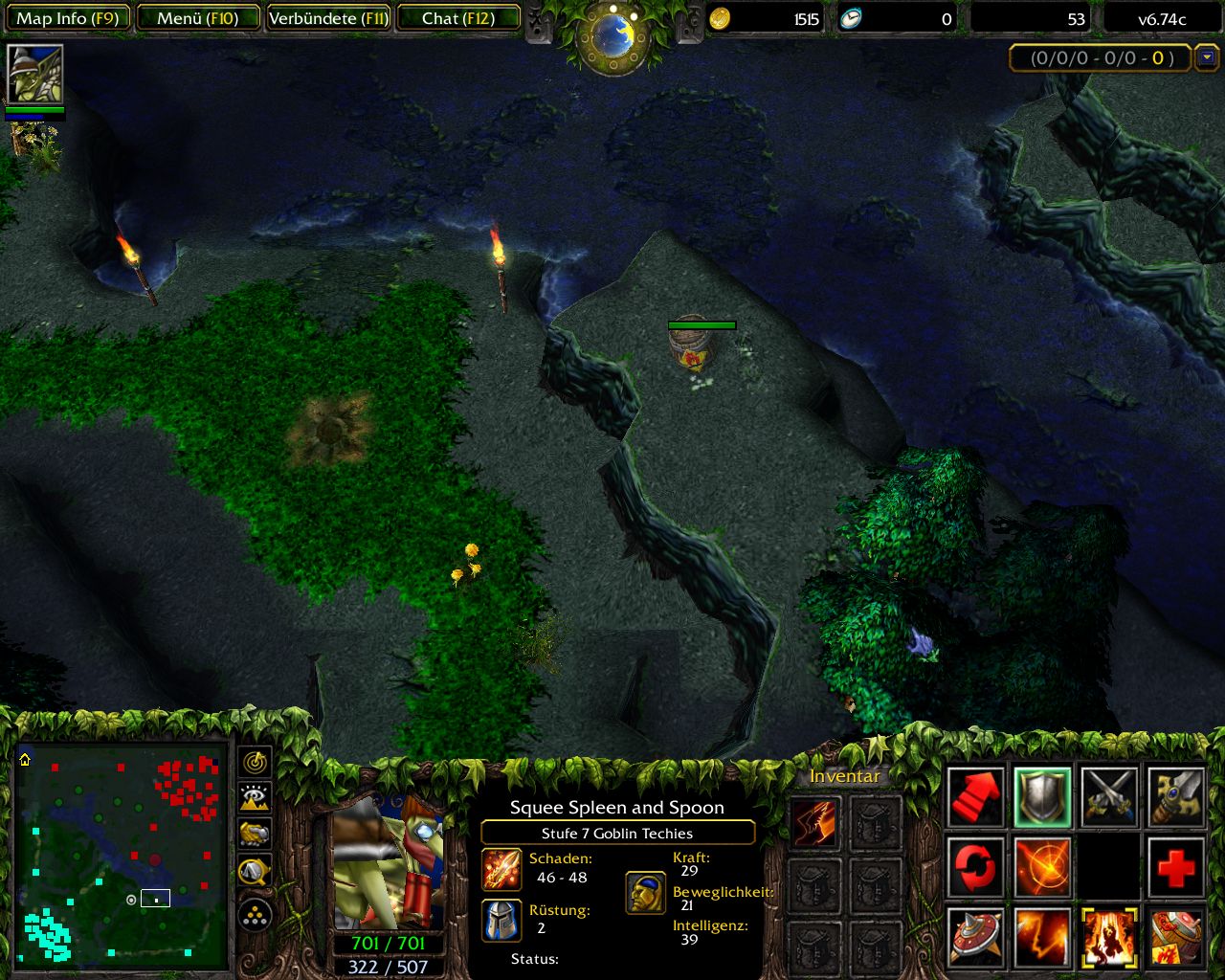Select the shield Stop command
This screenshot has height=980, width=1225.
coord(1042,796)
